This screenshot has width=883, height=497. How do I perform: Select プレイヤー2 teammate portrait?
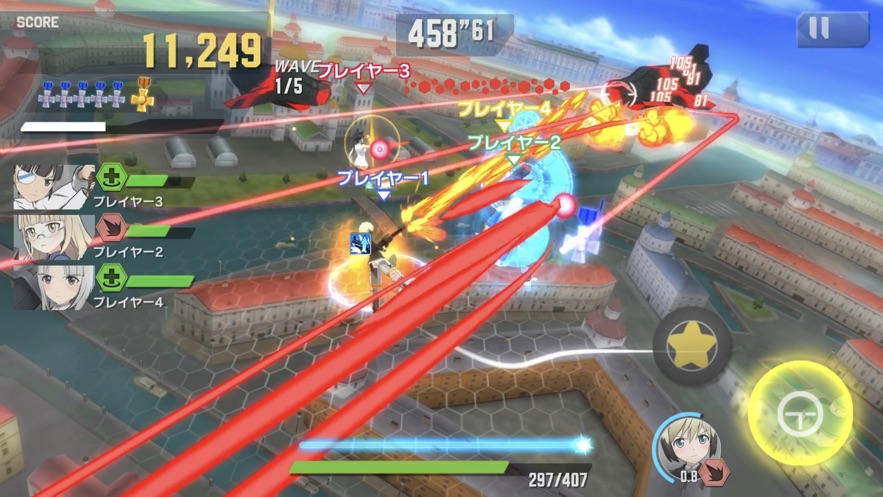52,236
